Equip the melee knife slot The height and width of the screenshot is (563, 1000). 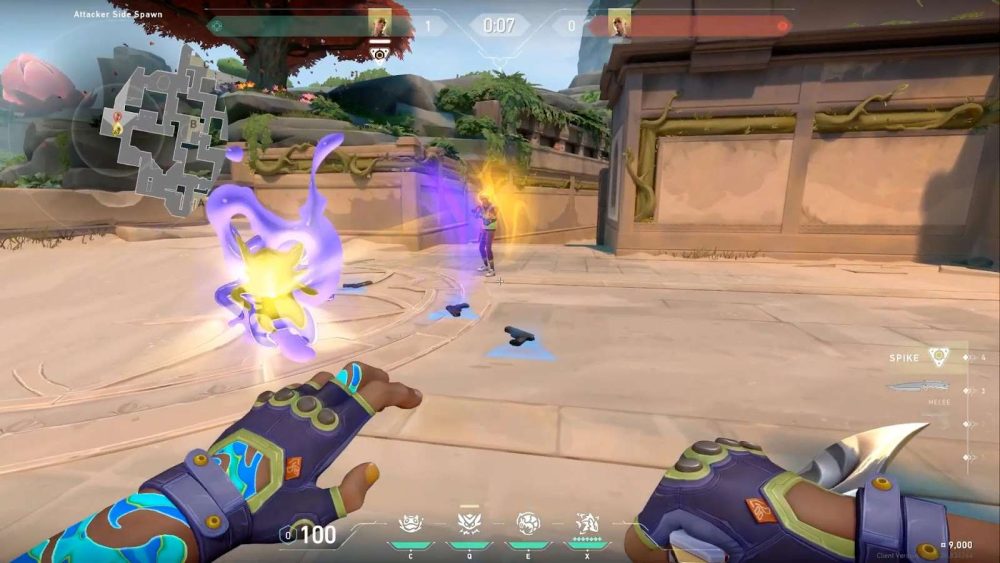(918, 388)
